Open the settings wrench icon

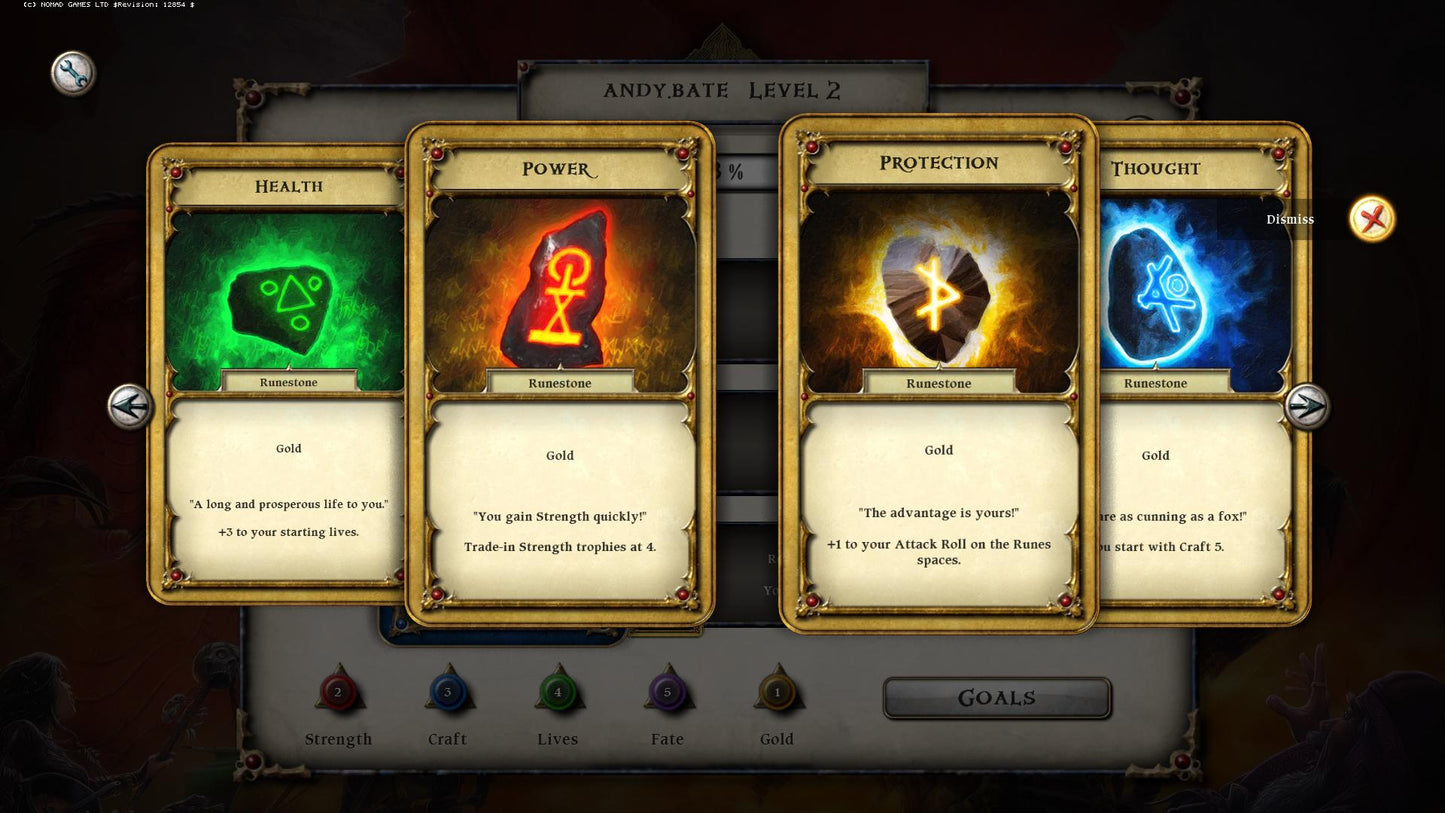click(72, 72)
